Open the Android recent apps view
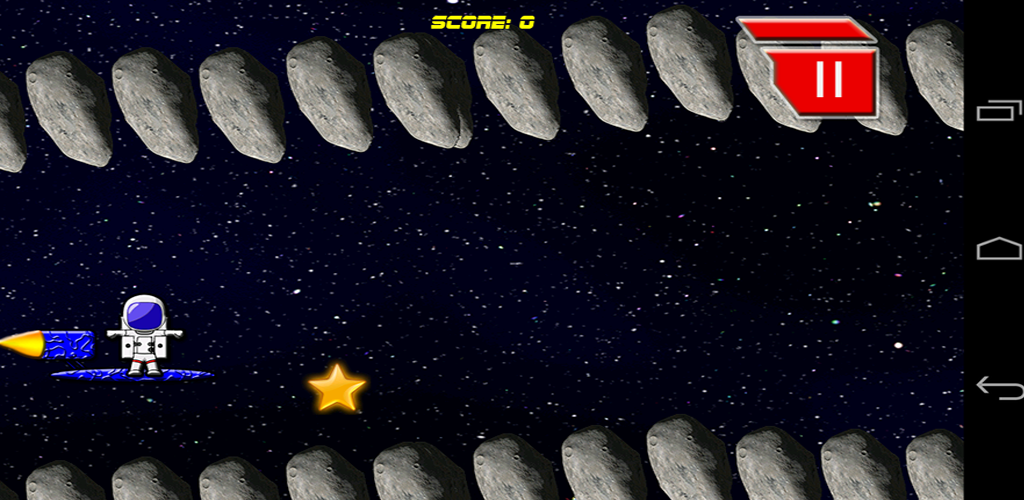 tap(997, 111)
